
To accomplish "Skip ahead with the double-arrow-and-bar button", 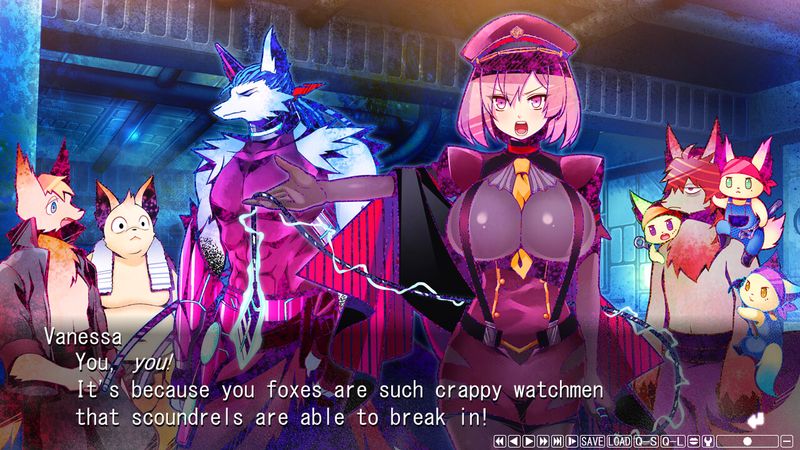I will point(557,441).
